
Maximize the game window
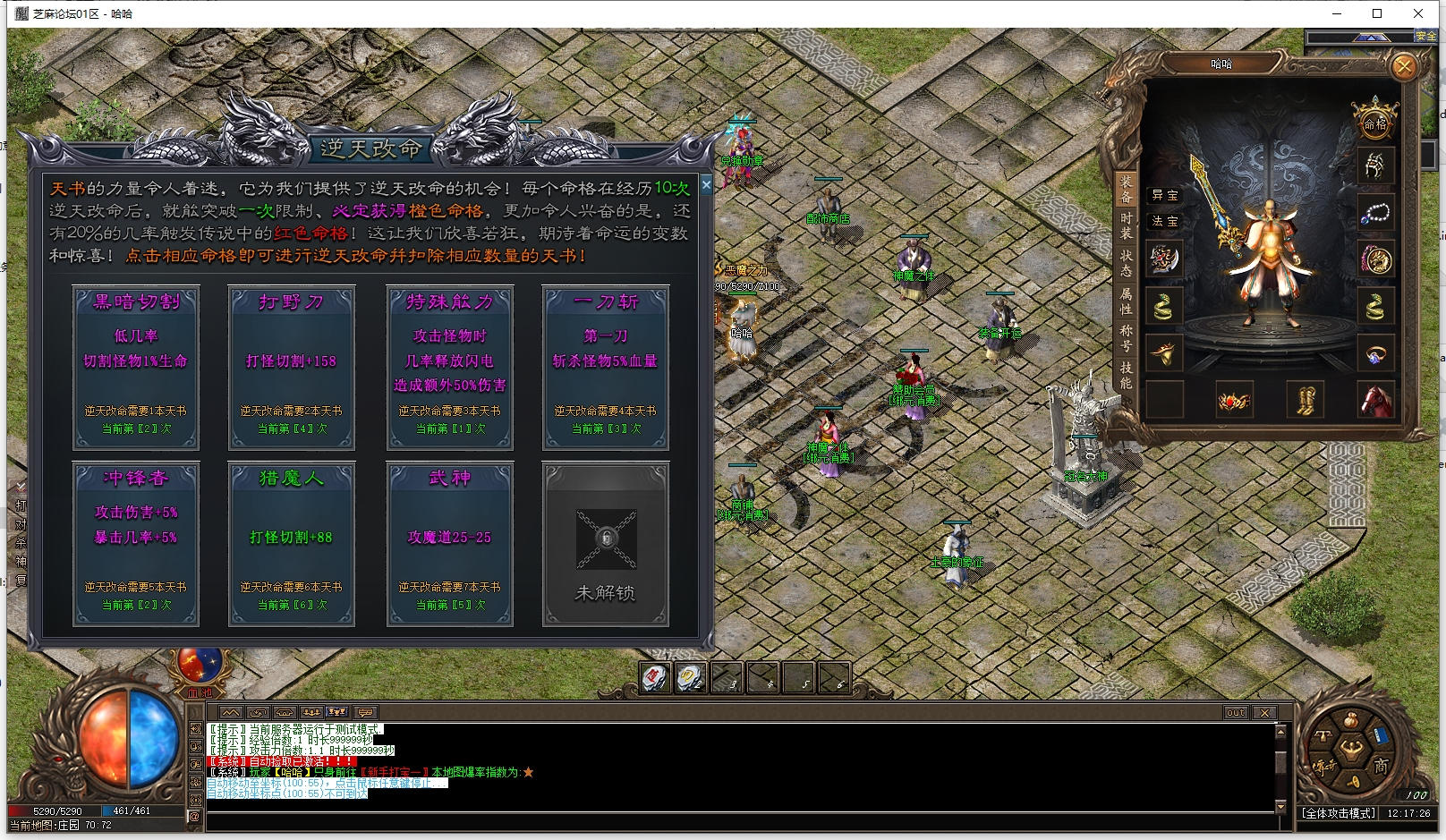pyautogui.click(x=1377, y=13)
